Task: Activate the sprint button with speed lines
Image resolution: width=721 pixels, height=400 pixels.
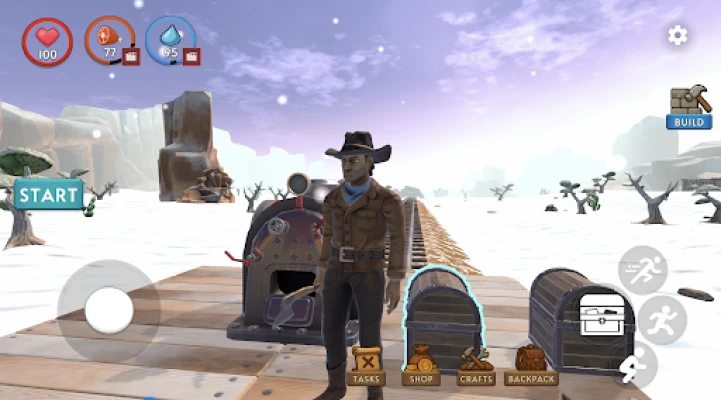Action: (x=642, y=270)
